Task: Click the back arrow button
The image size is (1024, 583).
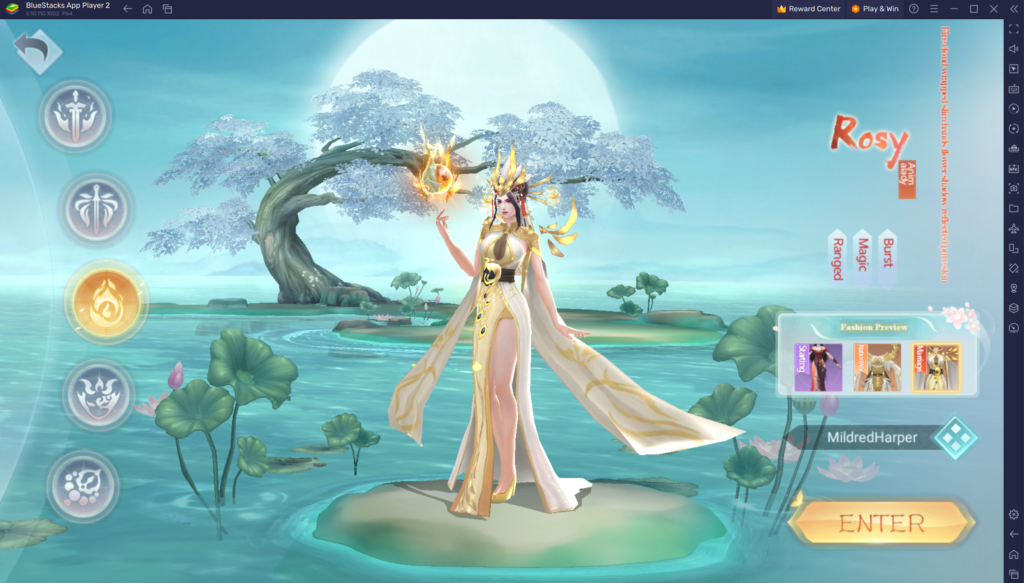Action: click(37, 52)
